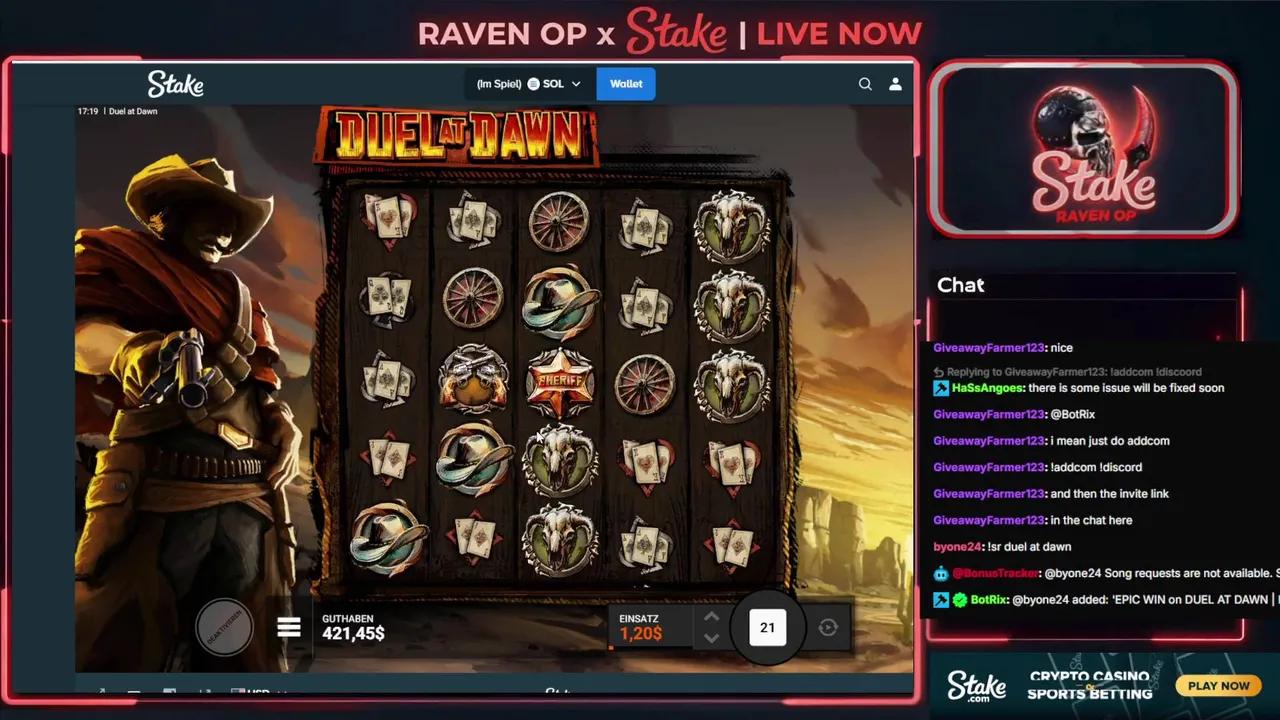
Task: Click the search icon in the Stake header
Action: point(865,84)
